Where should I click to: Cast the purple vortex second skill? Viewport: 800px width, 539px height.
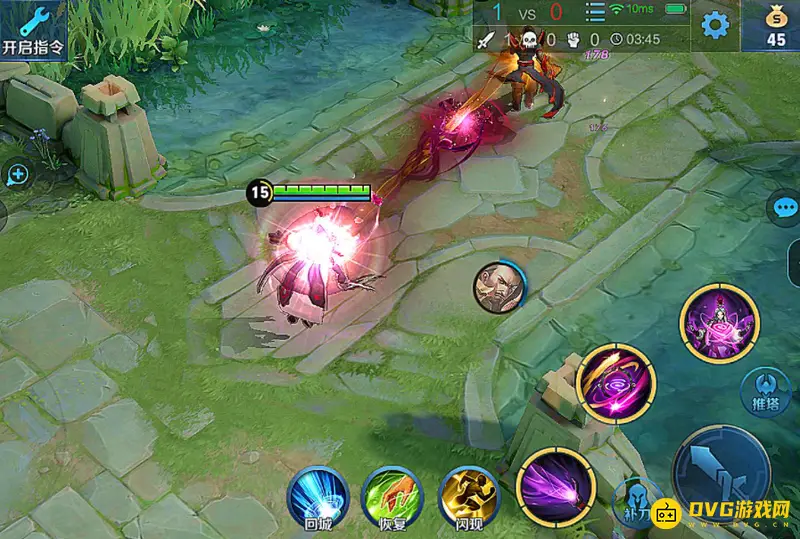616,383
